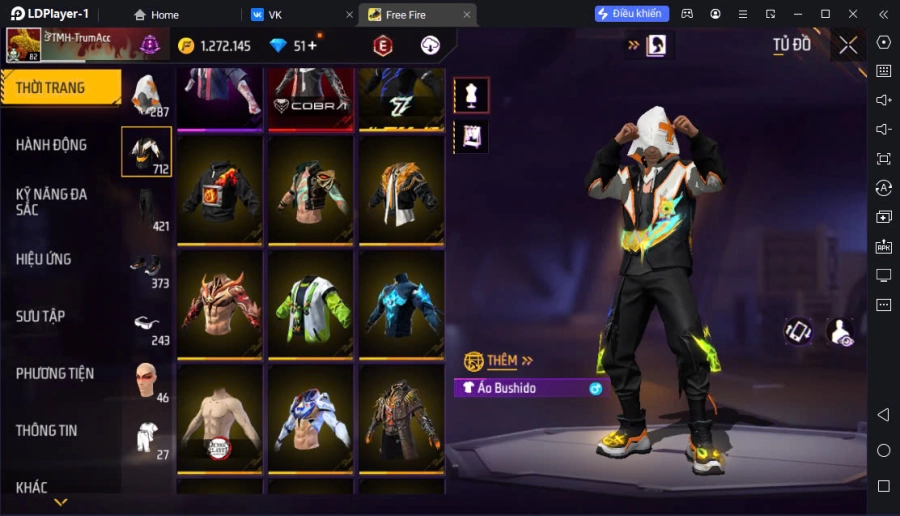Viewport: 900px width, 516px height.
Task: Open the Điều khiển control settings
Action: (x=631, y=14)
